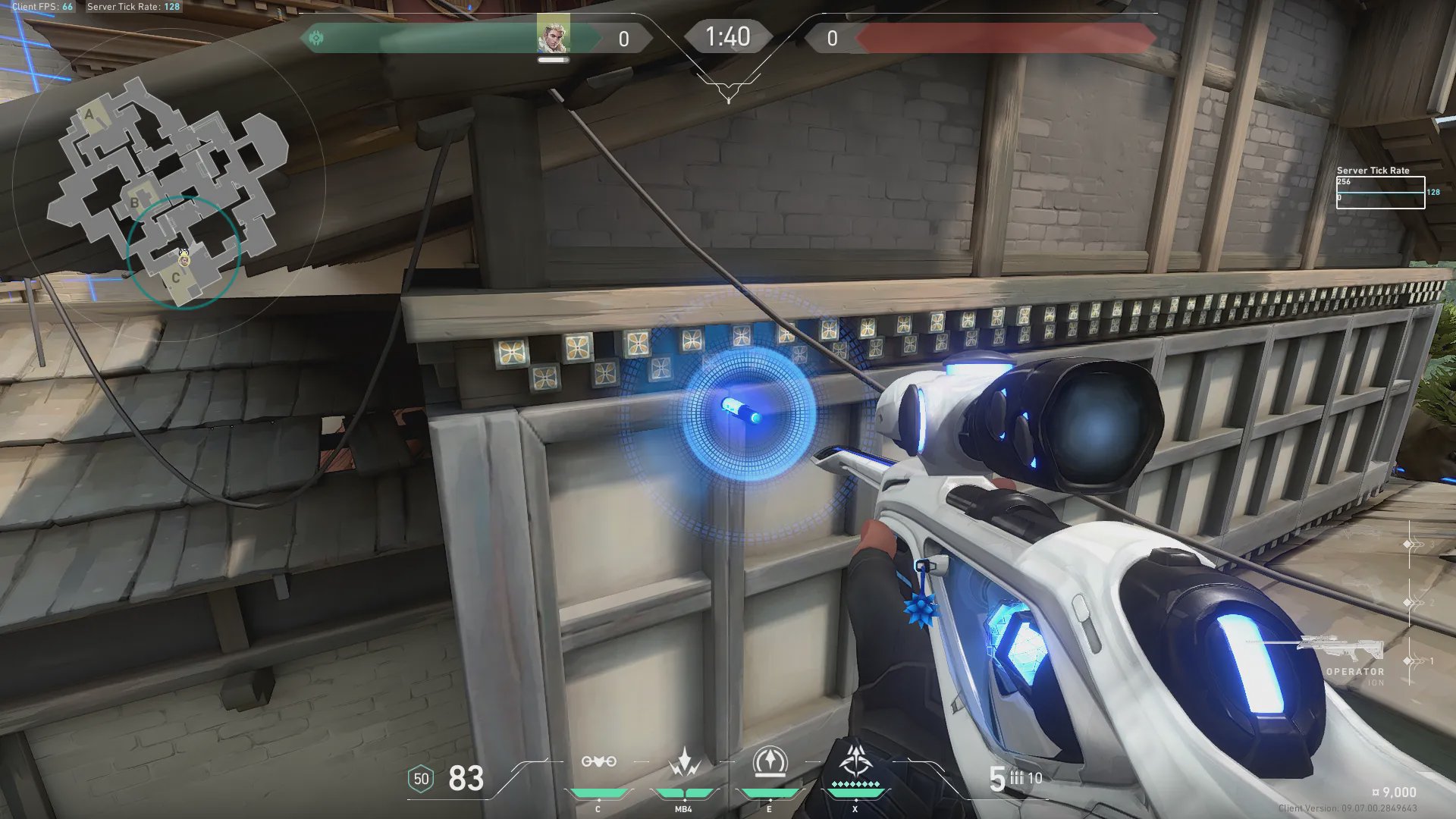The width and height of the screenshot is (1456, 819).
Task: Choose the Recon Bolt ability icon
Action: 770,762
